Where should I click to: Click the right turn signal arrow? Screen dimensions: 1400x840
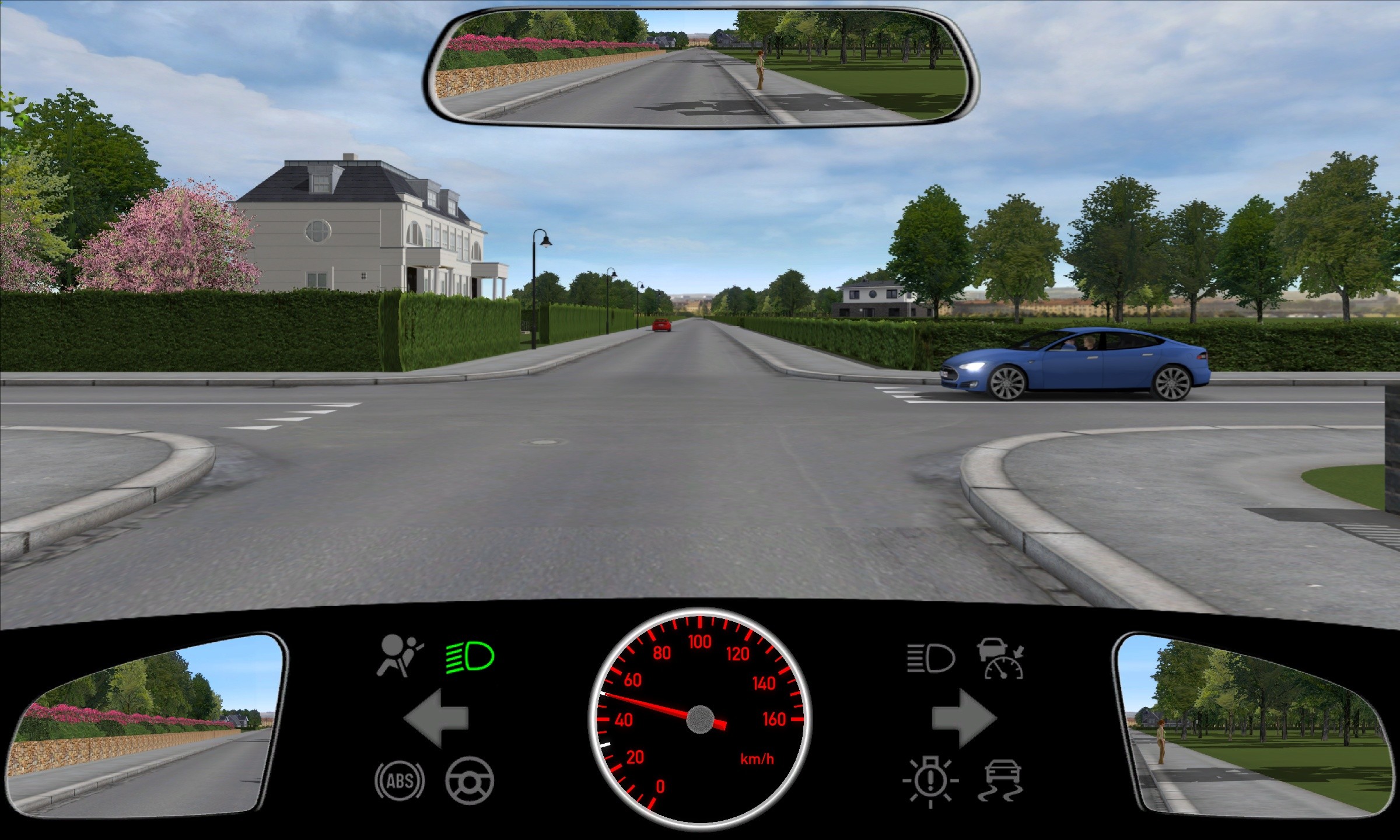[964, 718]
